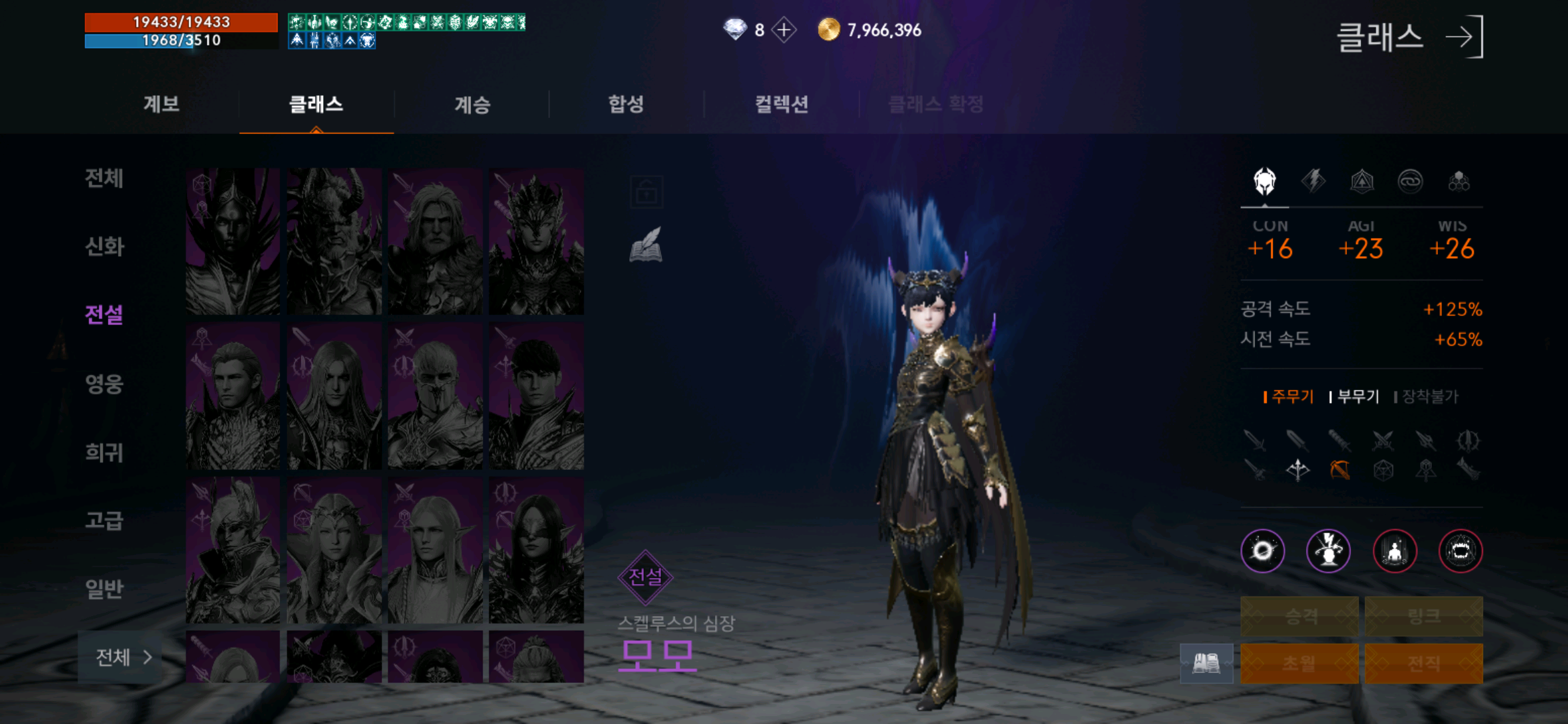Screen dimensions: 1568x724
Task: Open the book icon beside 초월 button
Action: point(1206,662)
